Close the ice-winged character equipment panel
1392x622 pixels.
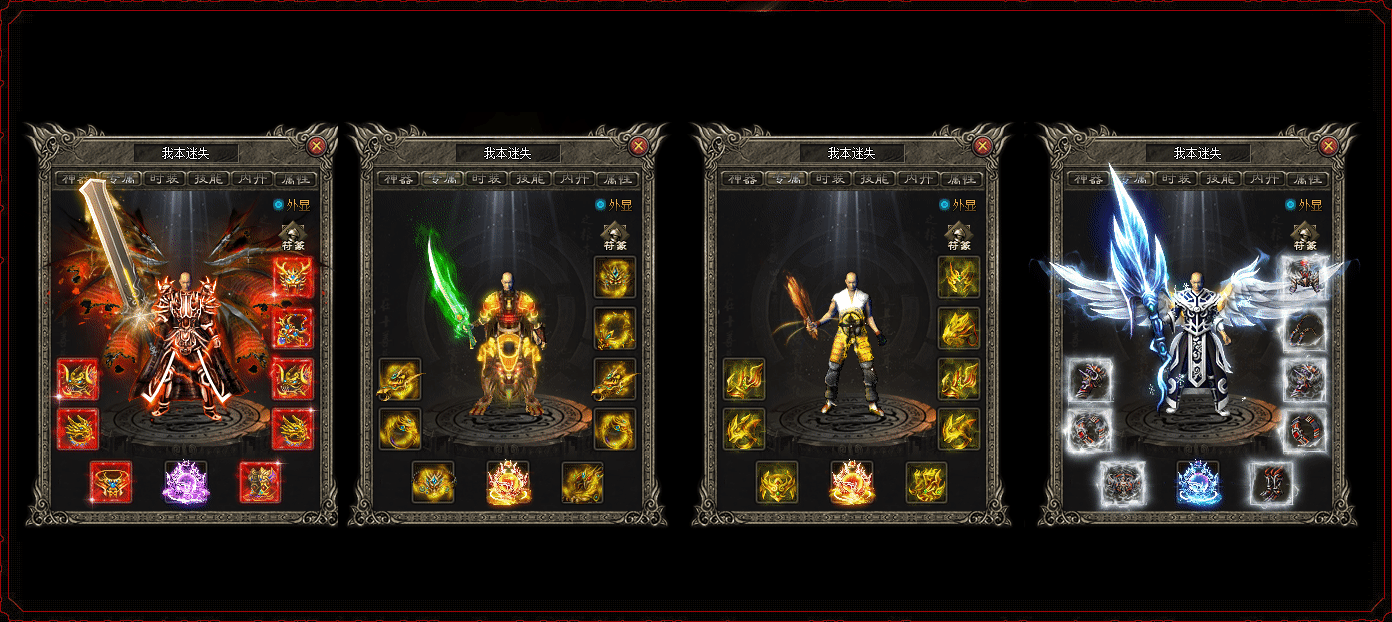[1329, 146]
